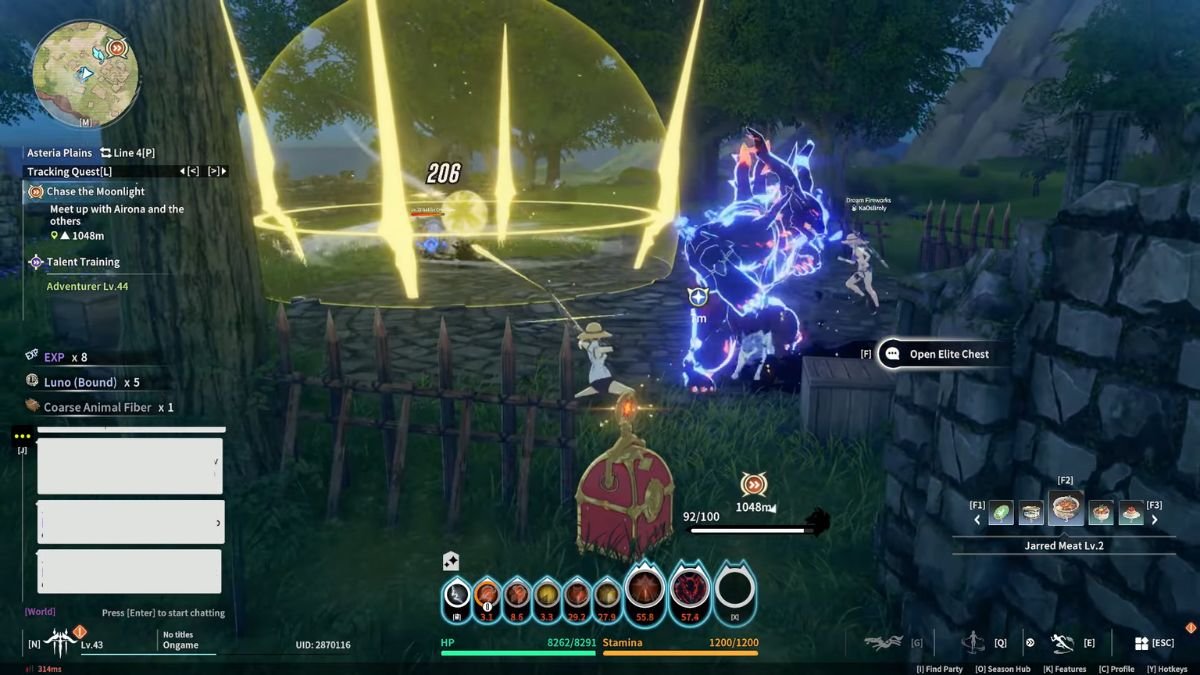Go to the next tracked quest

pos(214,172)
